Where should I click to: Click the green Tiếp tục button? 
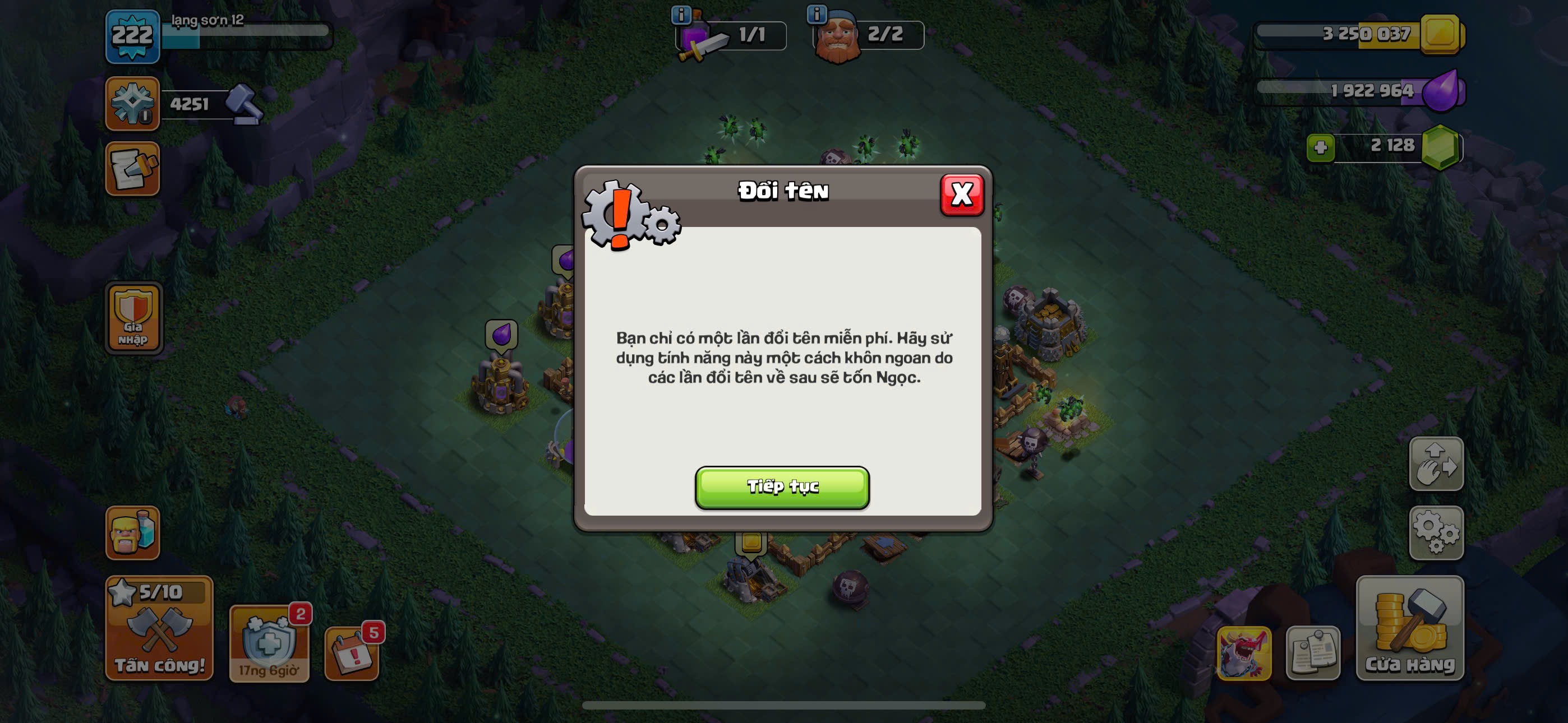click(782, 487)
